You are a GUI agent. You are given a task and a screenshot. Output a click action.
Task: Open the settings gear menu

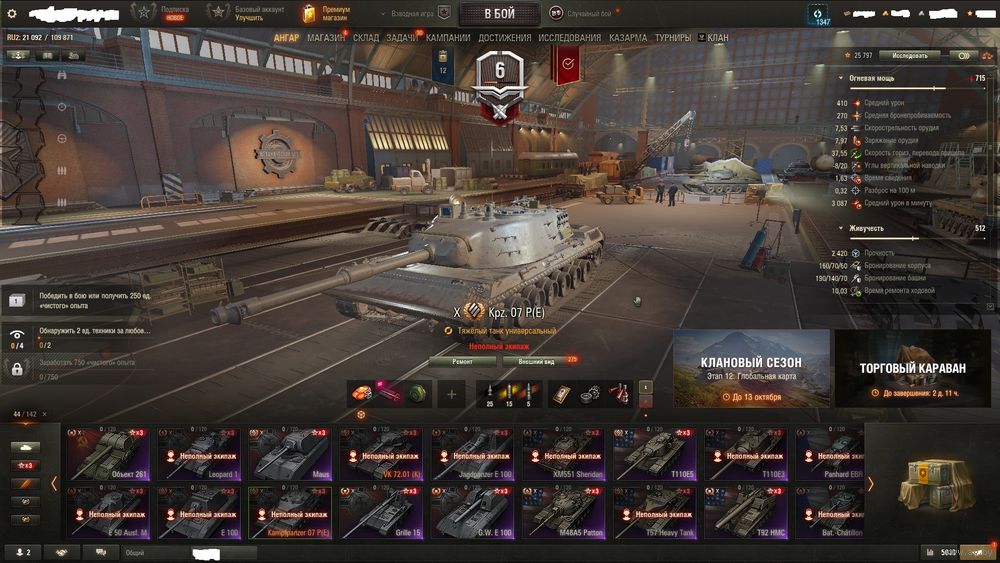pyautogui.click(x=12, y=13)
